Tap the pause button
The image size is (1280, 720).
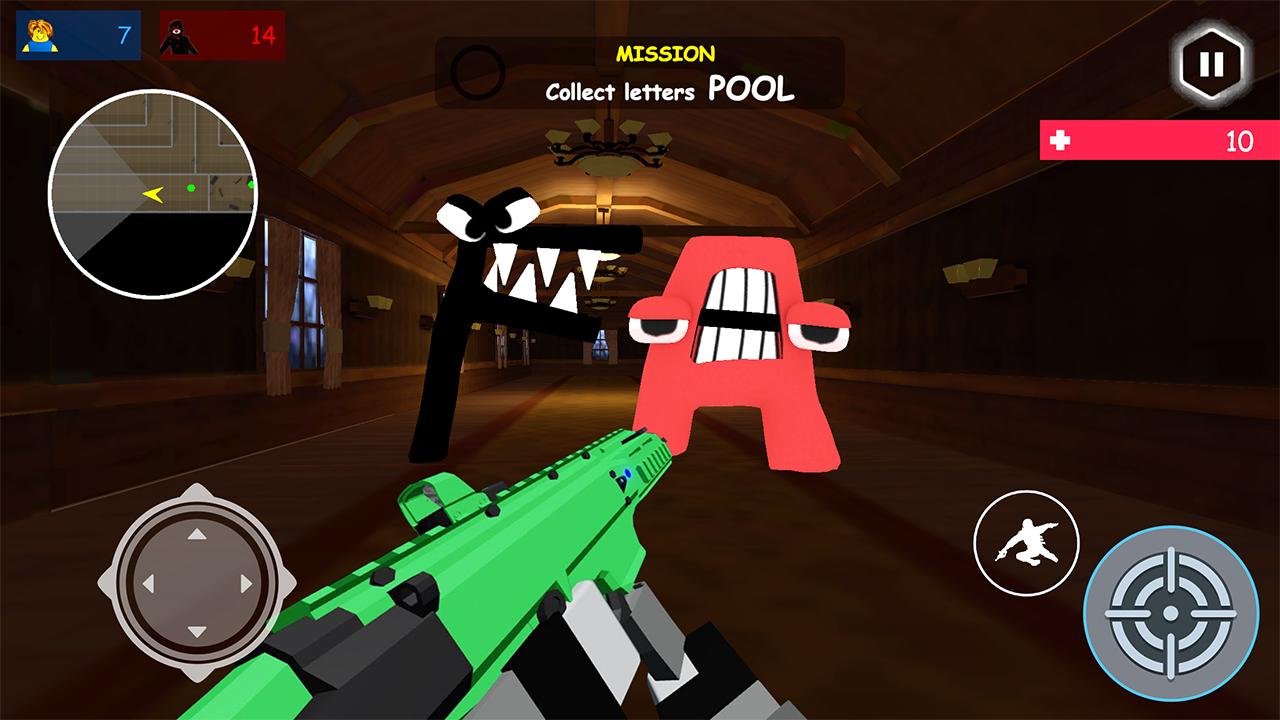(x=1210, y=63)
